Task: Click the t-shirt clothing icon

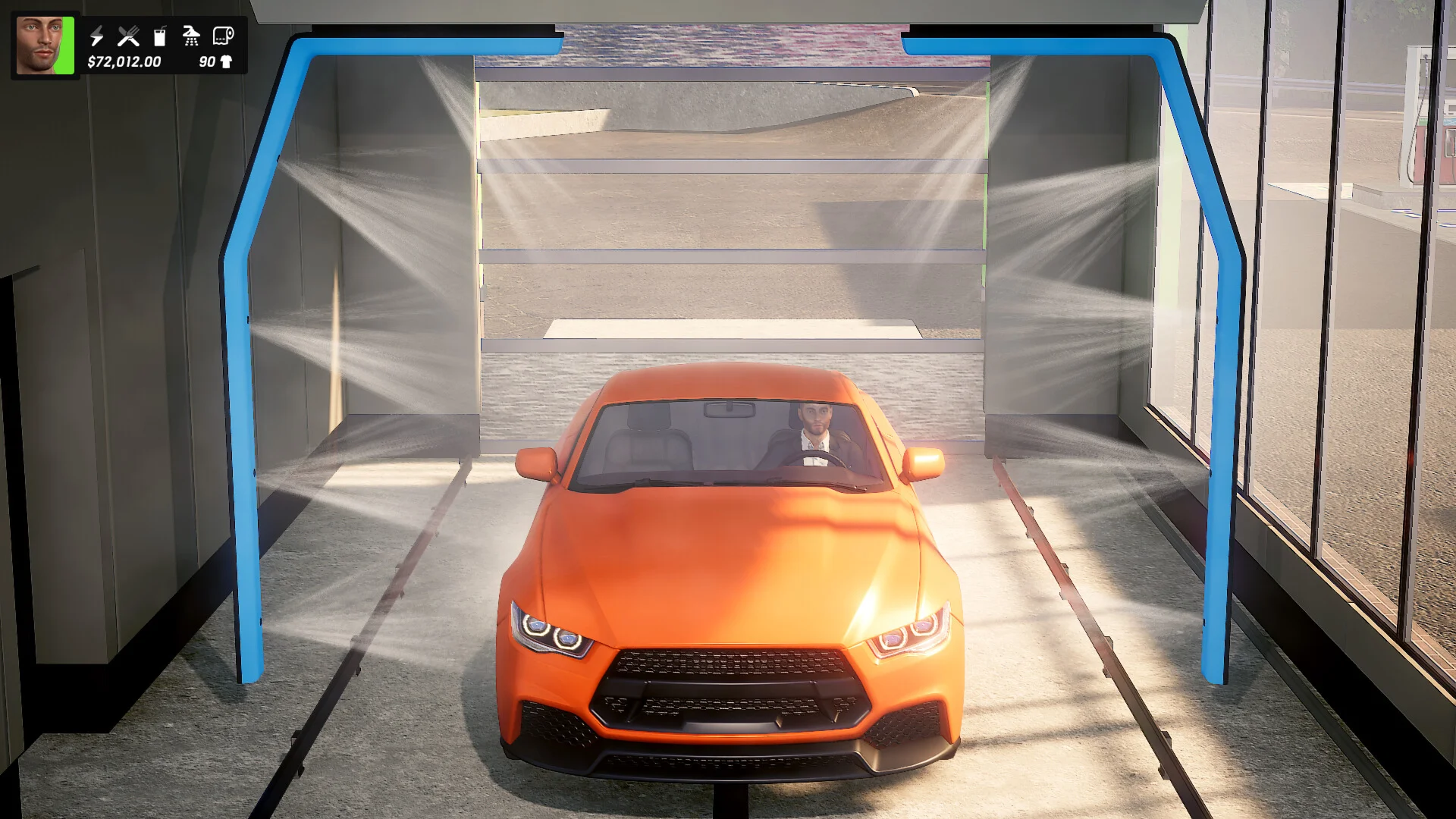Action: [x=226, y=62]
